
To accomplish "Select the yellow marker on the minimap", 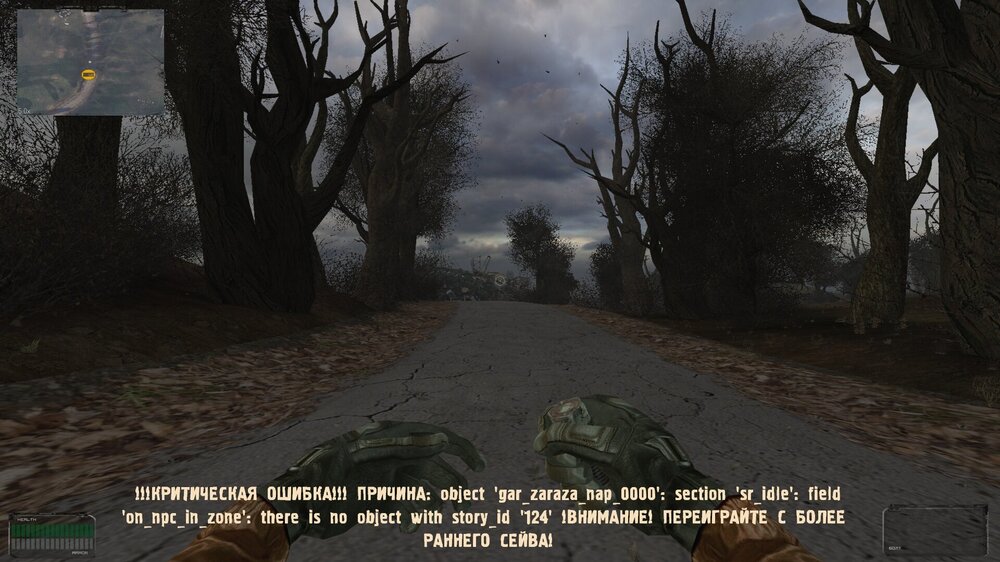I will (x=89, y=74).
